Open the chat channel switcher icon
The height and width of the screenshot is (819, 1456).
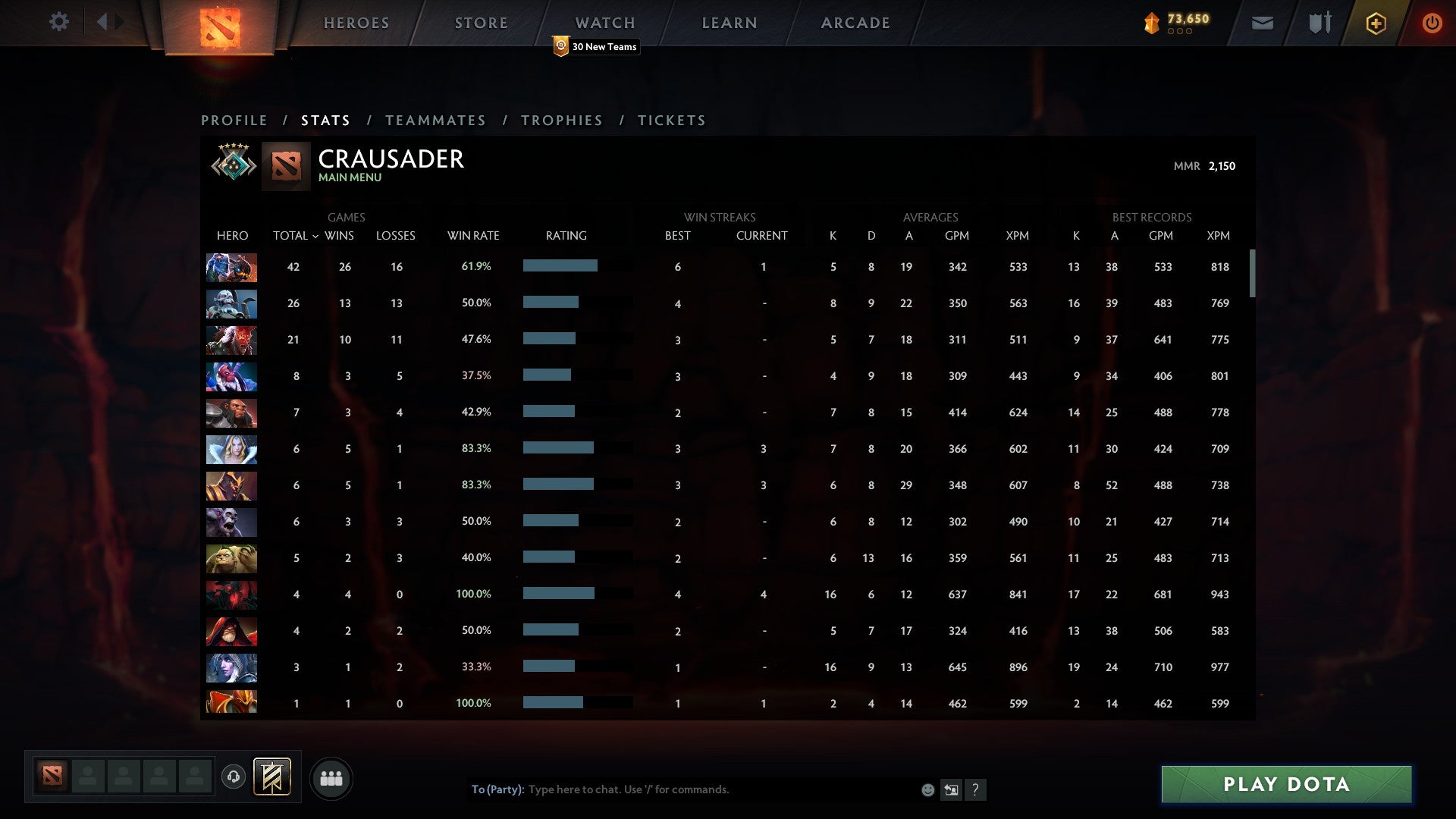951,789
